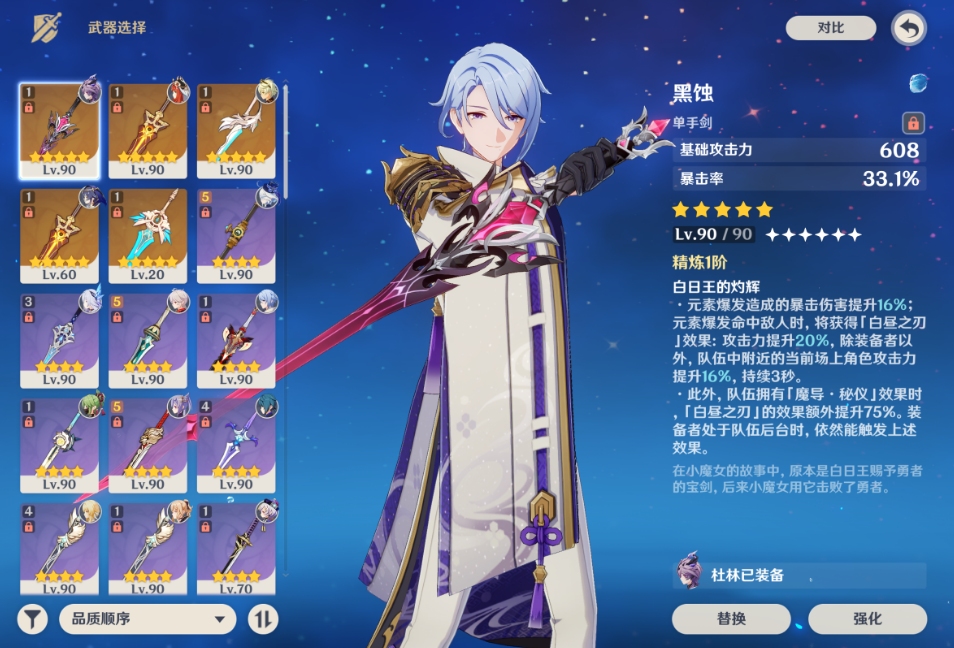
Task: Click the 杜林已装备 equipped character row
Action: 800,575
